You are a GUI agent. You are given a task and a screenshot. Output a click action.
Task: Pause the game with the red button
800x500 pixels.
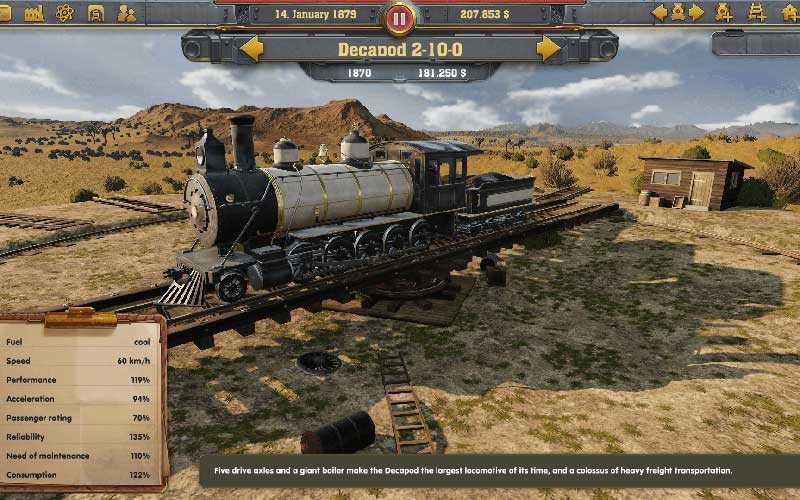399,17
